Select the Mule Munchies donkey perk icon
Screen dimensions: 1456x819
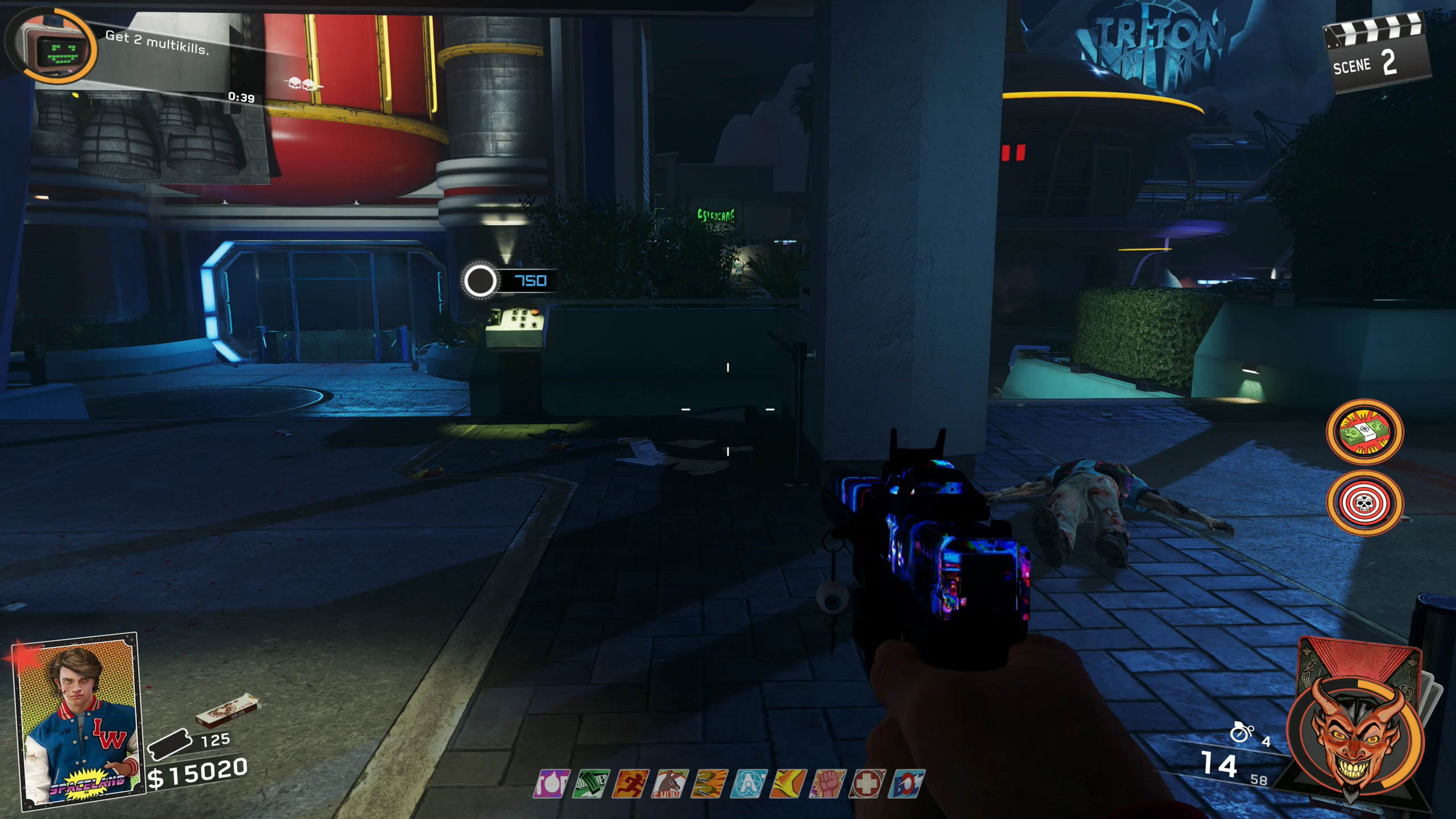click(670, 784)
